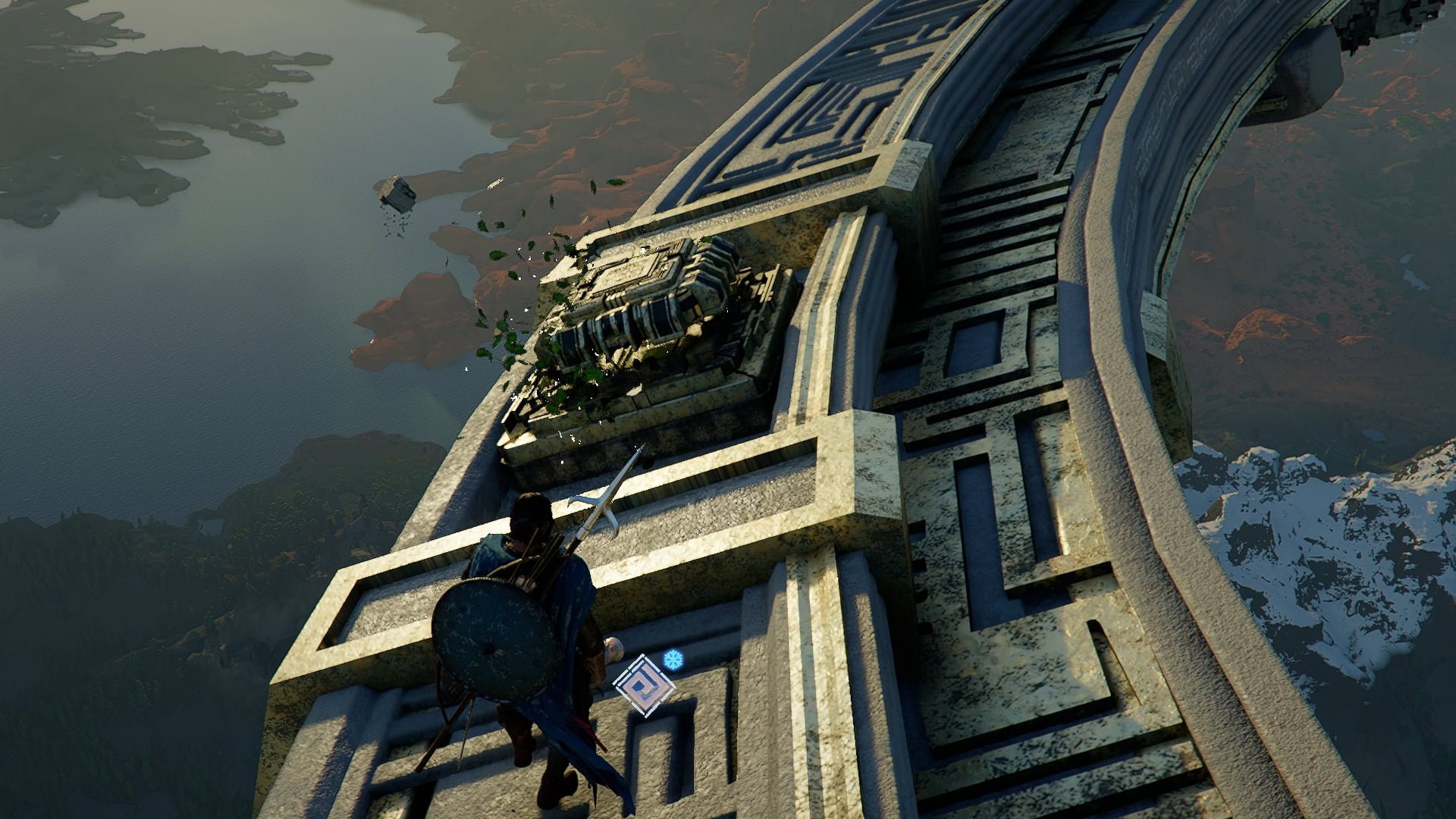Select the blue snowflake cold status icon
The image size is (1456, 819).
click(x=672, y=659)
